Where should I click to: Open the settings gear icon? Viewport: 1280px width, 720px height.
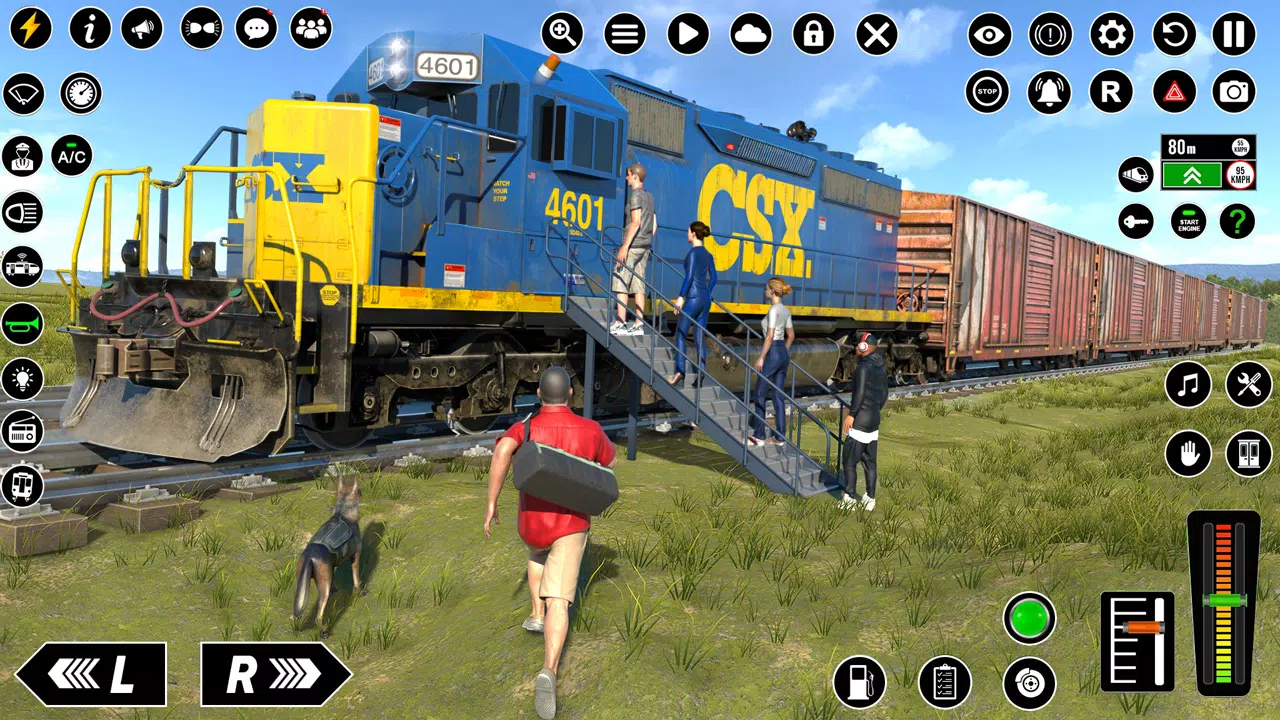click(1111, 35)
